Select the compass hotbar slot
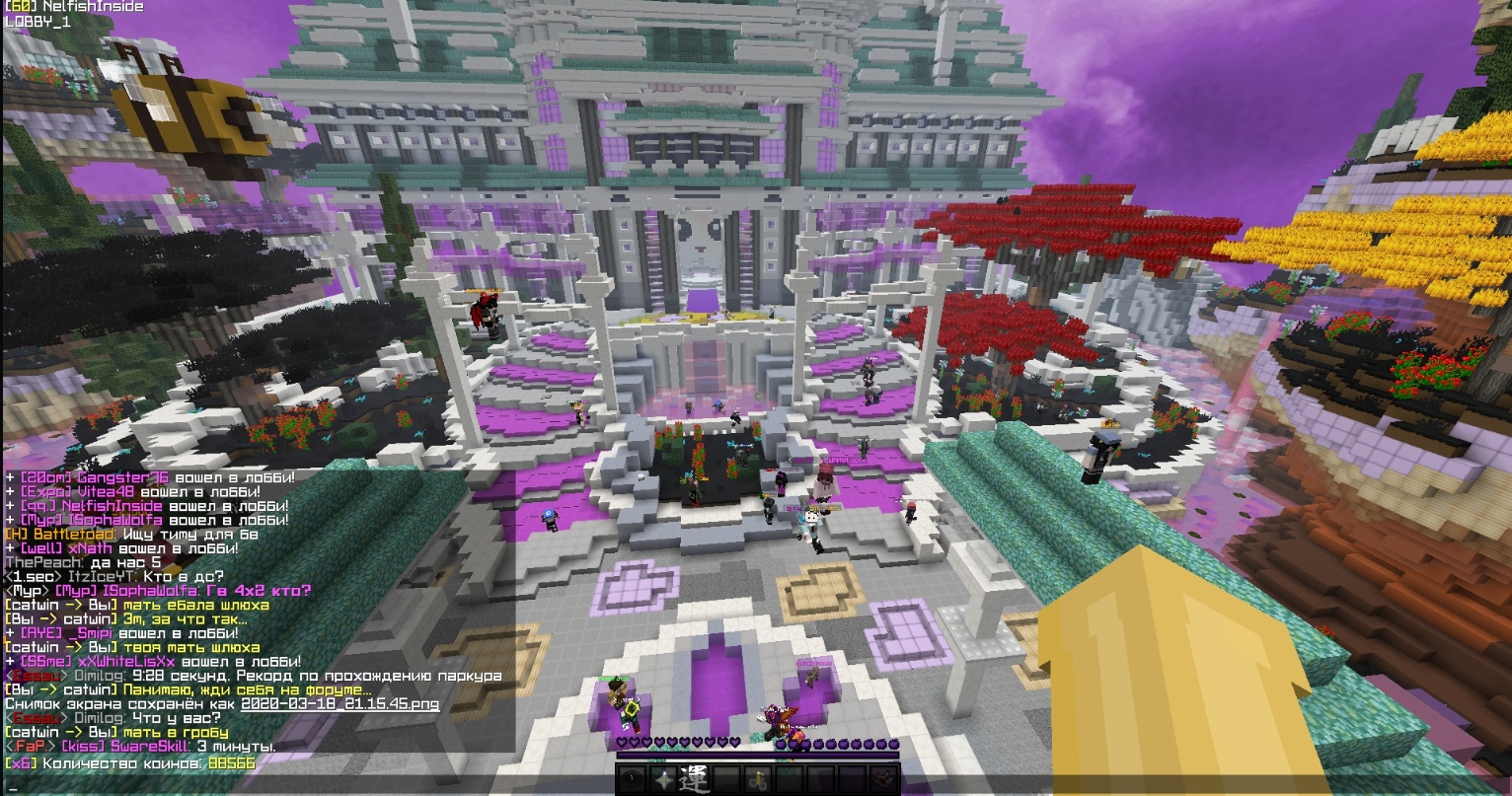Viewport: 1512px width, 796px height. (633, 779)
